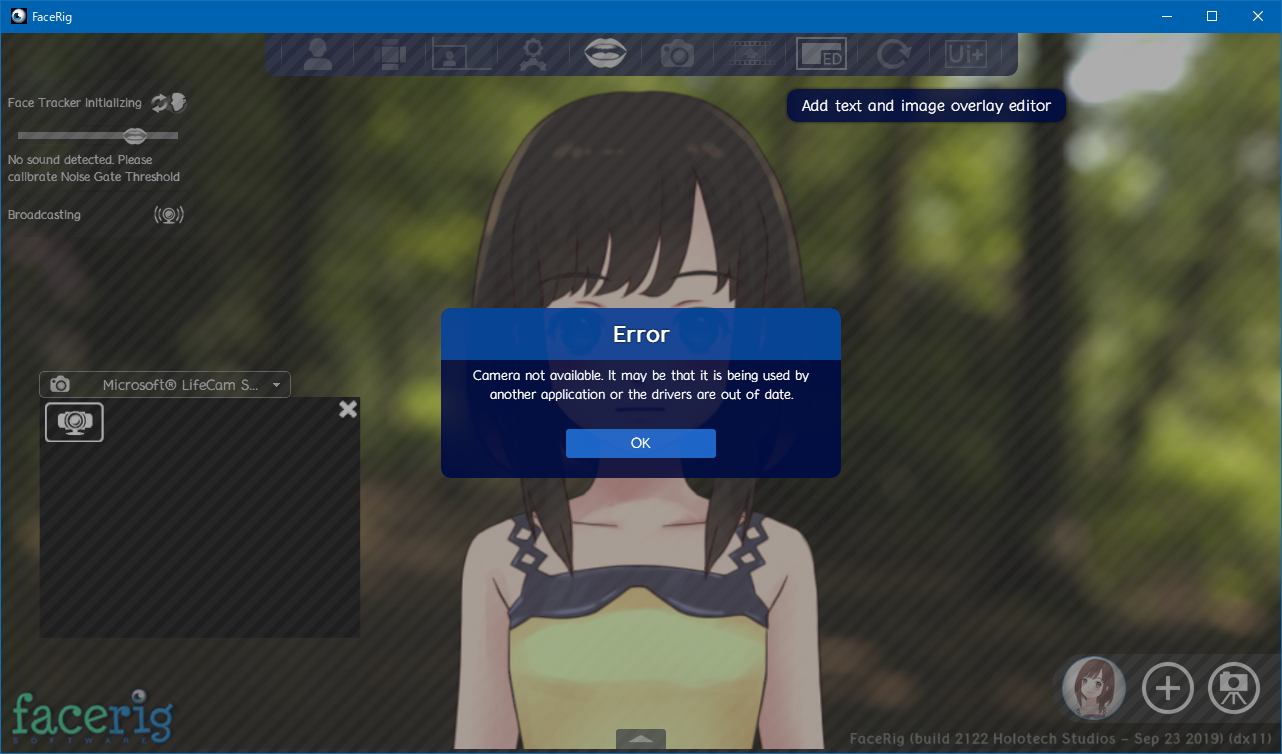
Task: Click the webcam button in the preview panel
Action: point(74,422)
